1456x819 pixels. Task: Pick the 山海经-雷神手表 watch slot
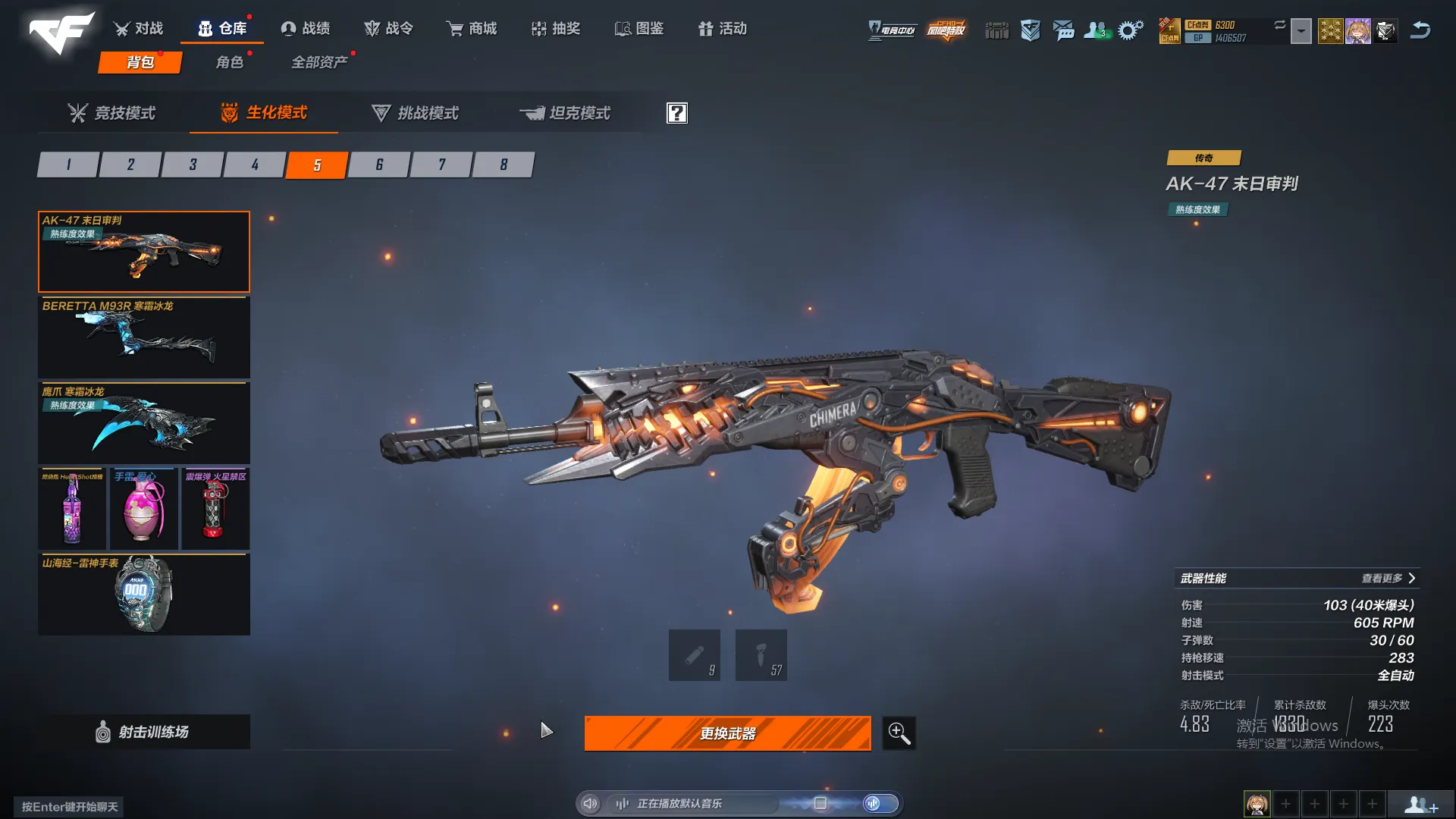point(144,595)
